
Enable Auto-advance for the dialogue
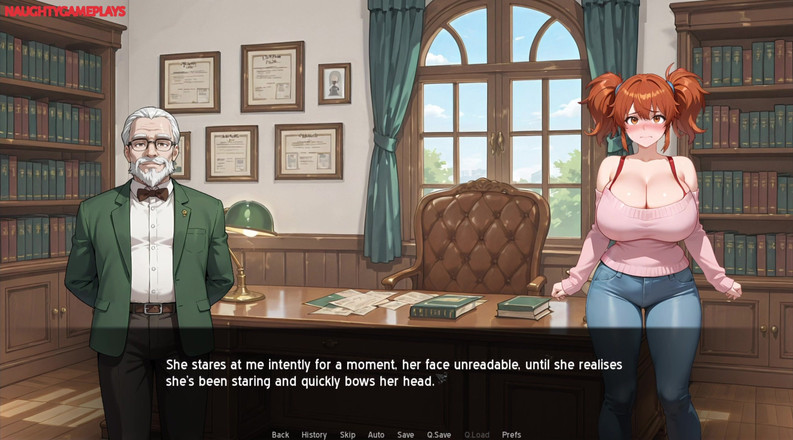coord(376,435)
